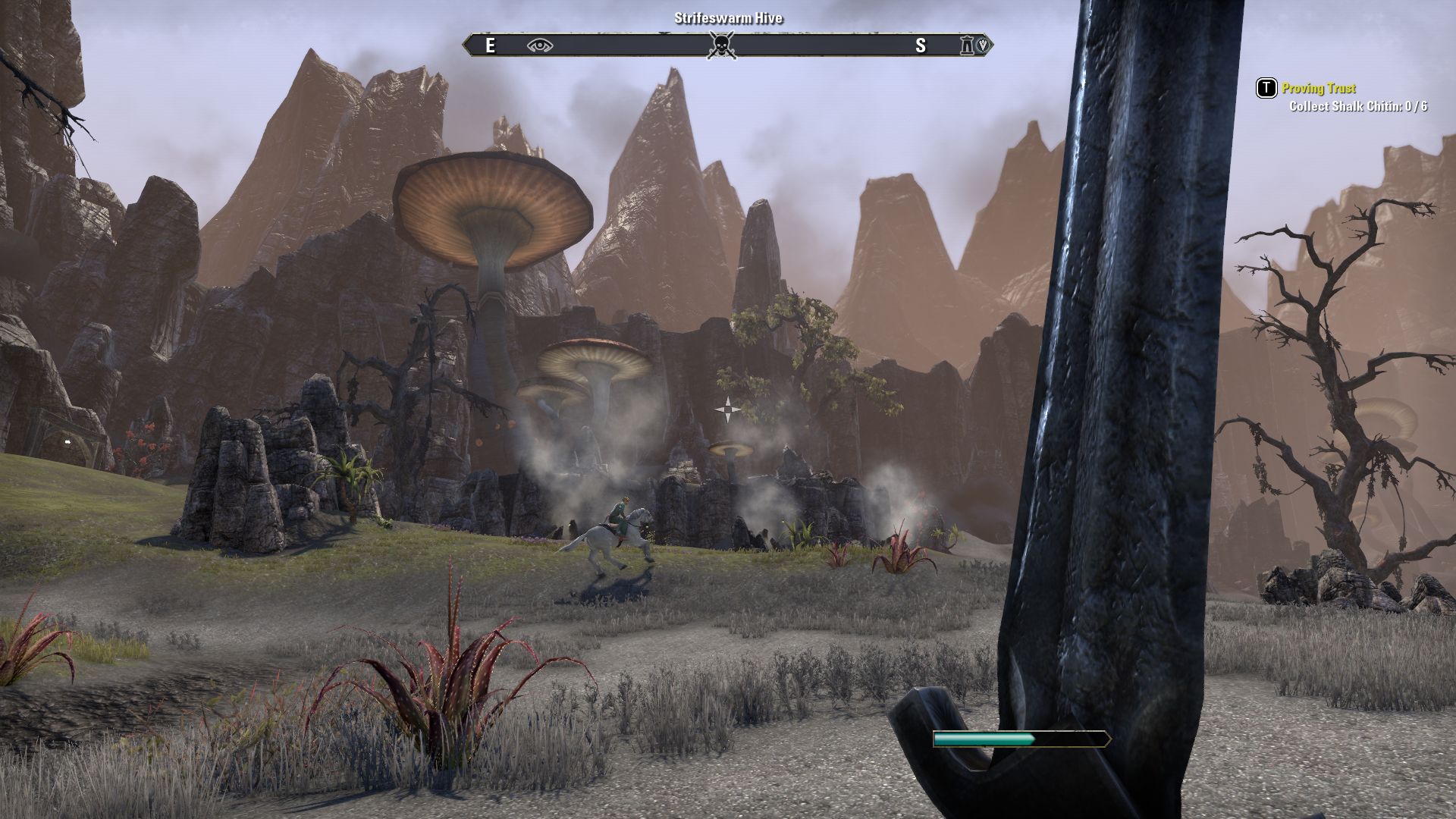Click the skull and swords compass marker

pyautogui.click(x=721, y=46)
